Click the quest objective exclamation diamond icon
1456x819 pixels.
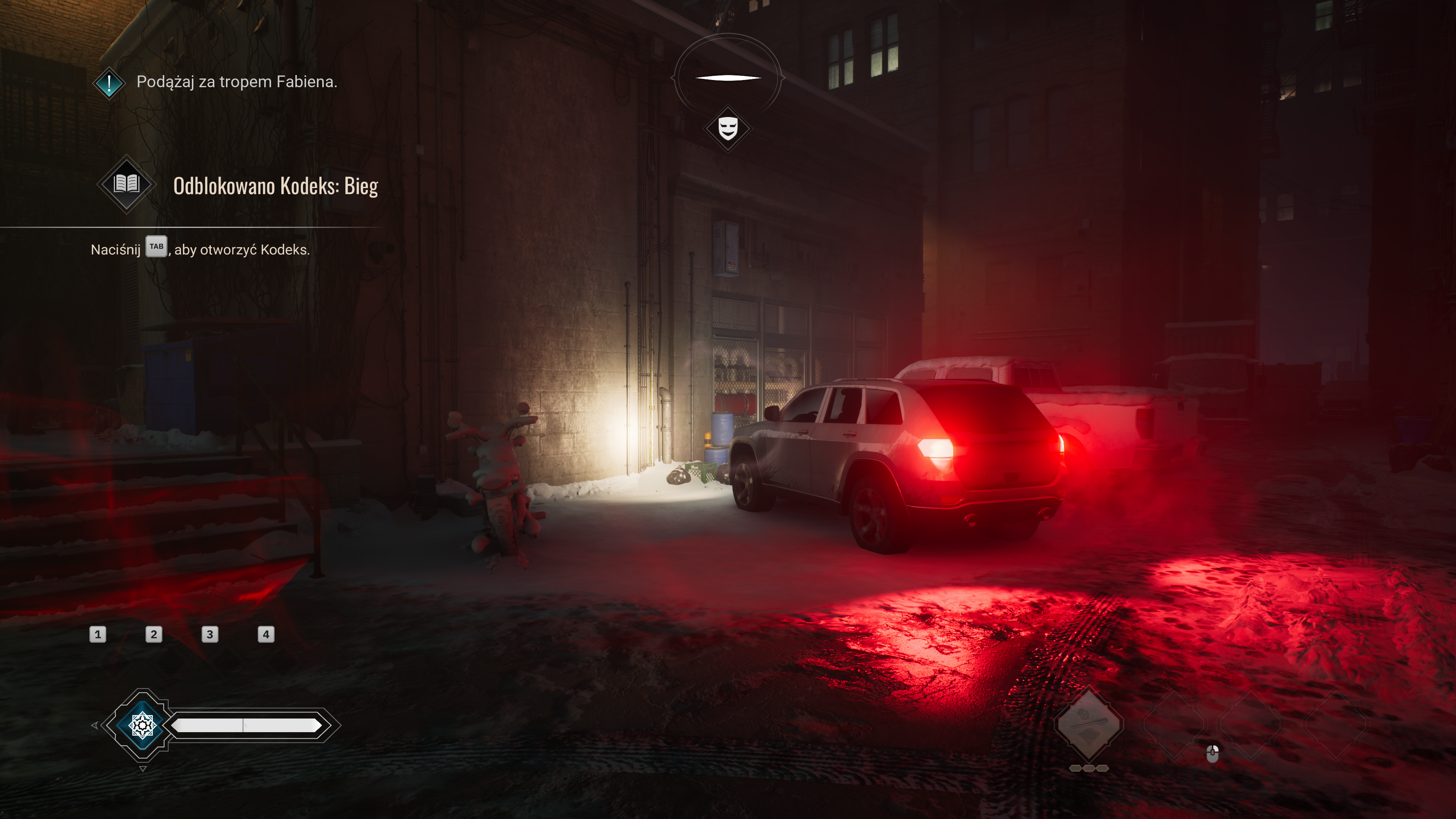109,83
